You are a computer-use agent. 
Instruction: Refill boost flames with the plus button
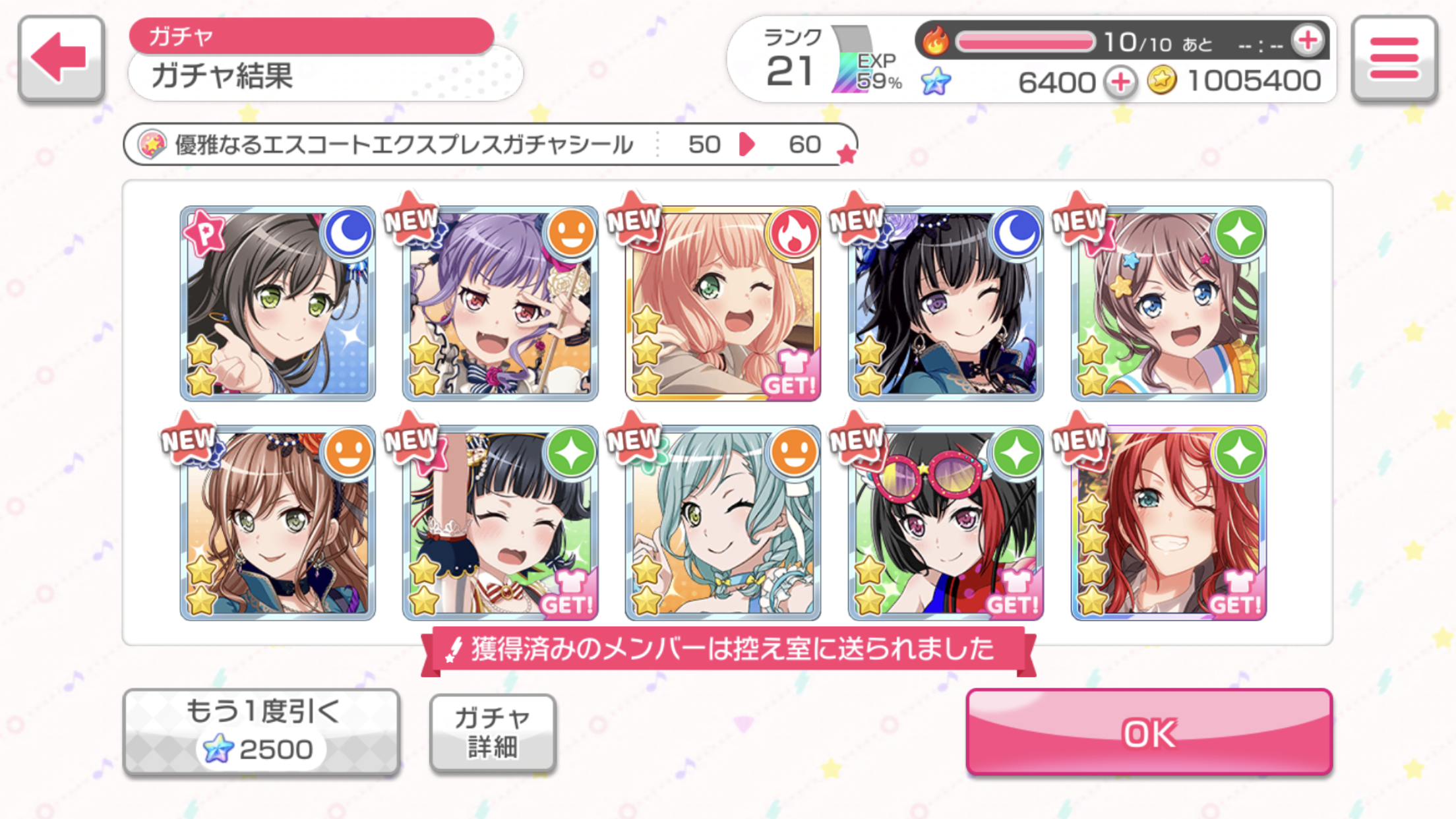[x=1308, y=41]
